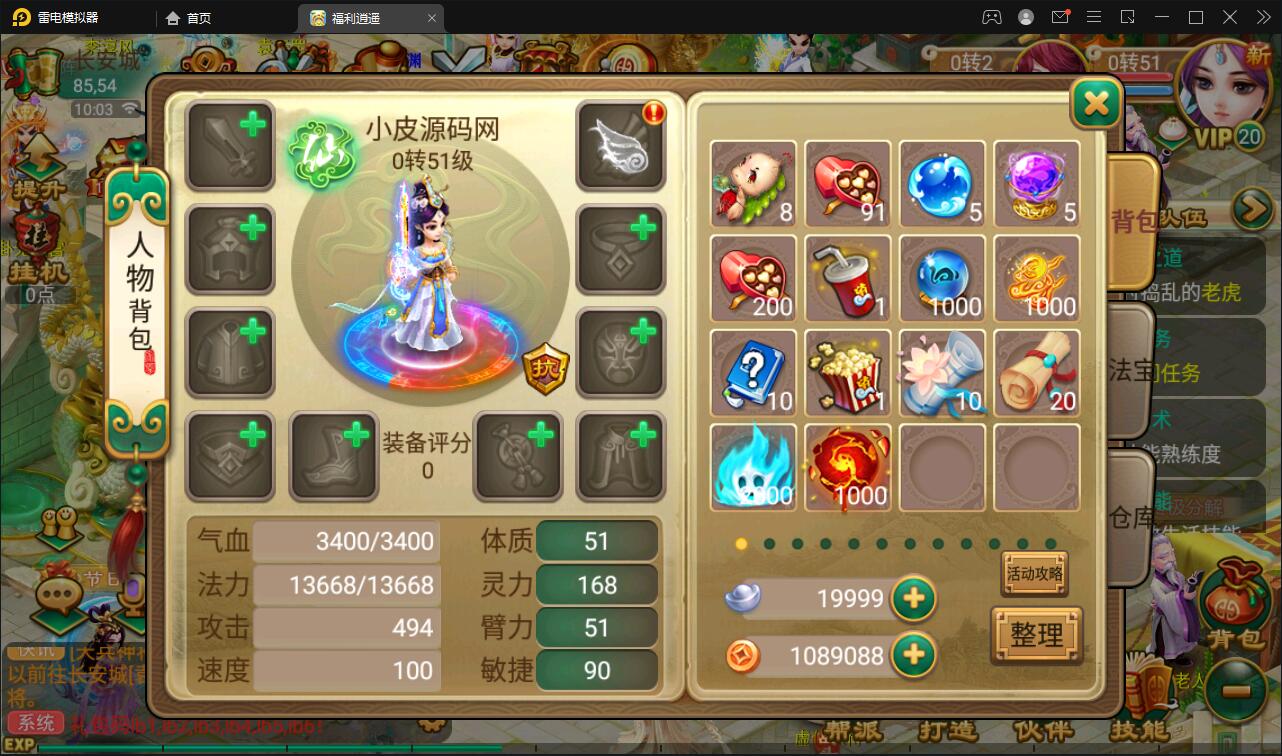Open the blue question-mark book item
Screen dimensions: 1282x756
point(753,373)
